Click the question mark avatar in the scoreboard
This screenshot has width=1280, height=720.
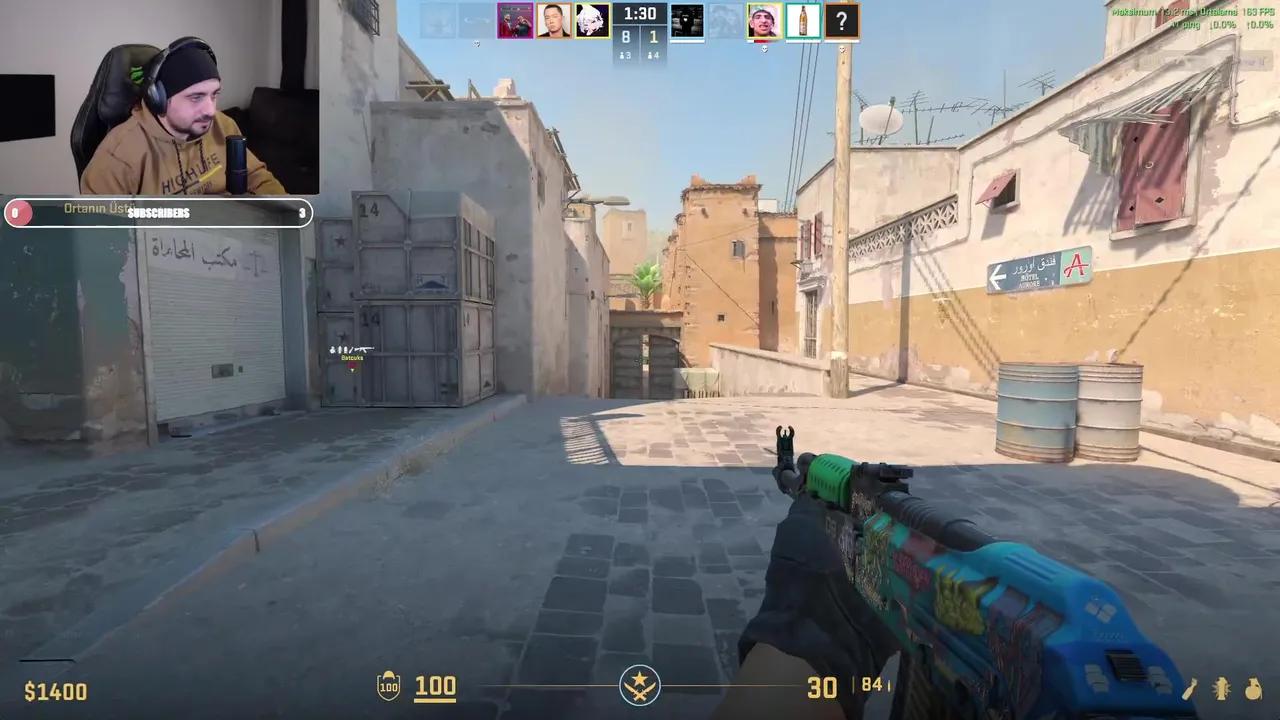pos(841,20)
